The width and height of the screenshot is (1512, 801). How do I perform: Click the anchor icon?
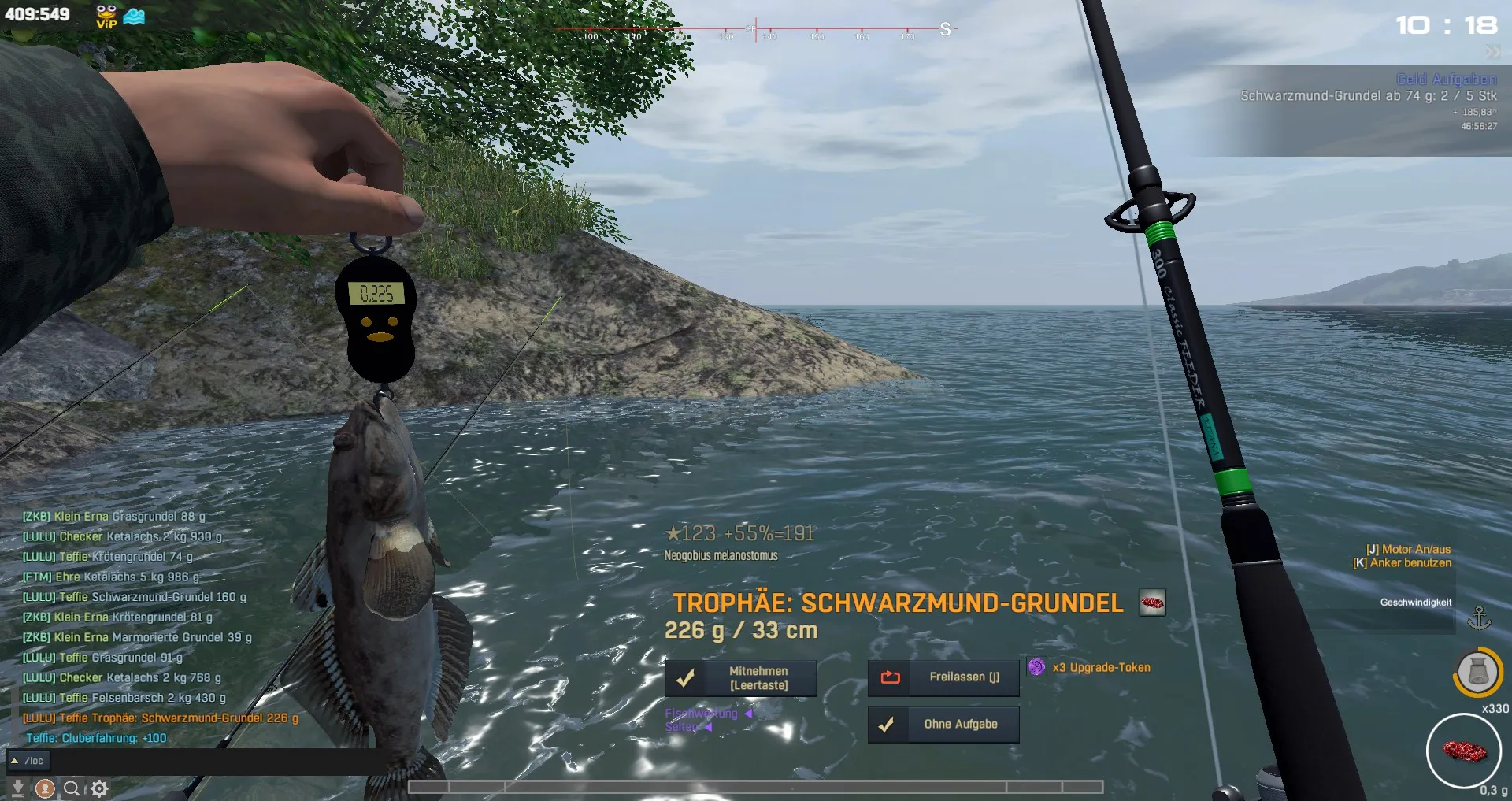pos(1479,618)
